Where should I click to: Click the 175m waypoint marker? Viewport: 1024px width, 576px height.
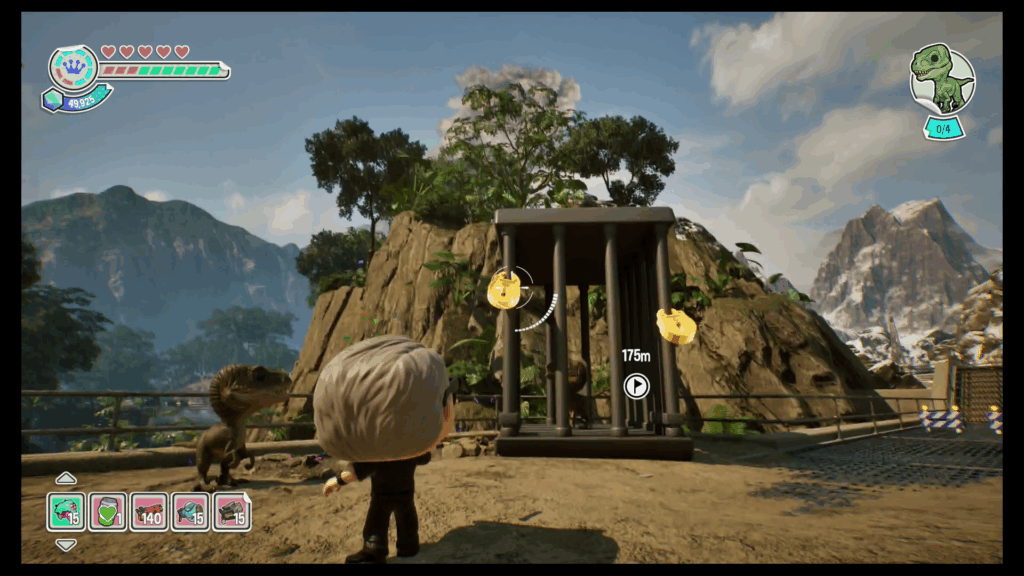636,385
